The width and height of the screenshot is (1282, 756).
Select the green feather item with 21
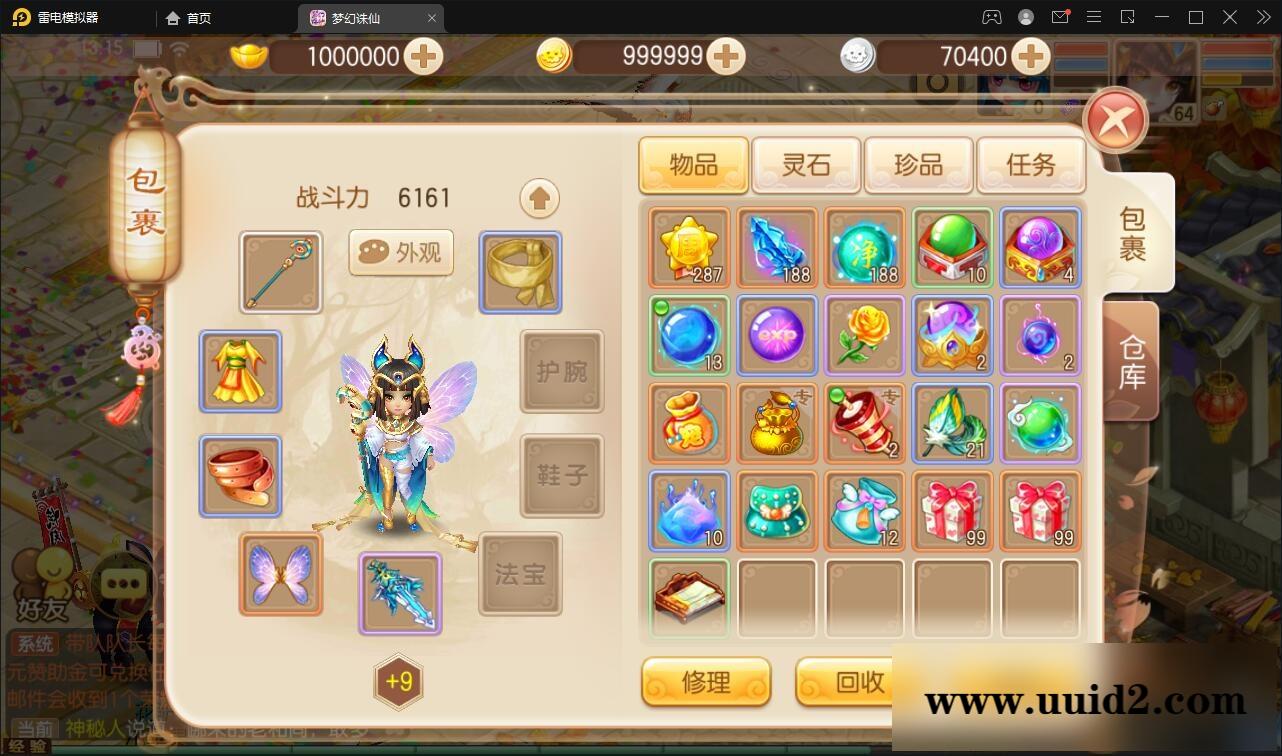[x=953, y=423]
